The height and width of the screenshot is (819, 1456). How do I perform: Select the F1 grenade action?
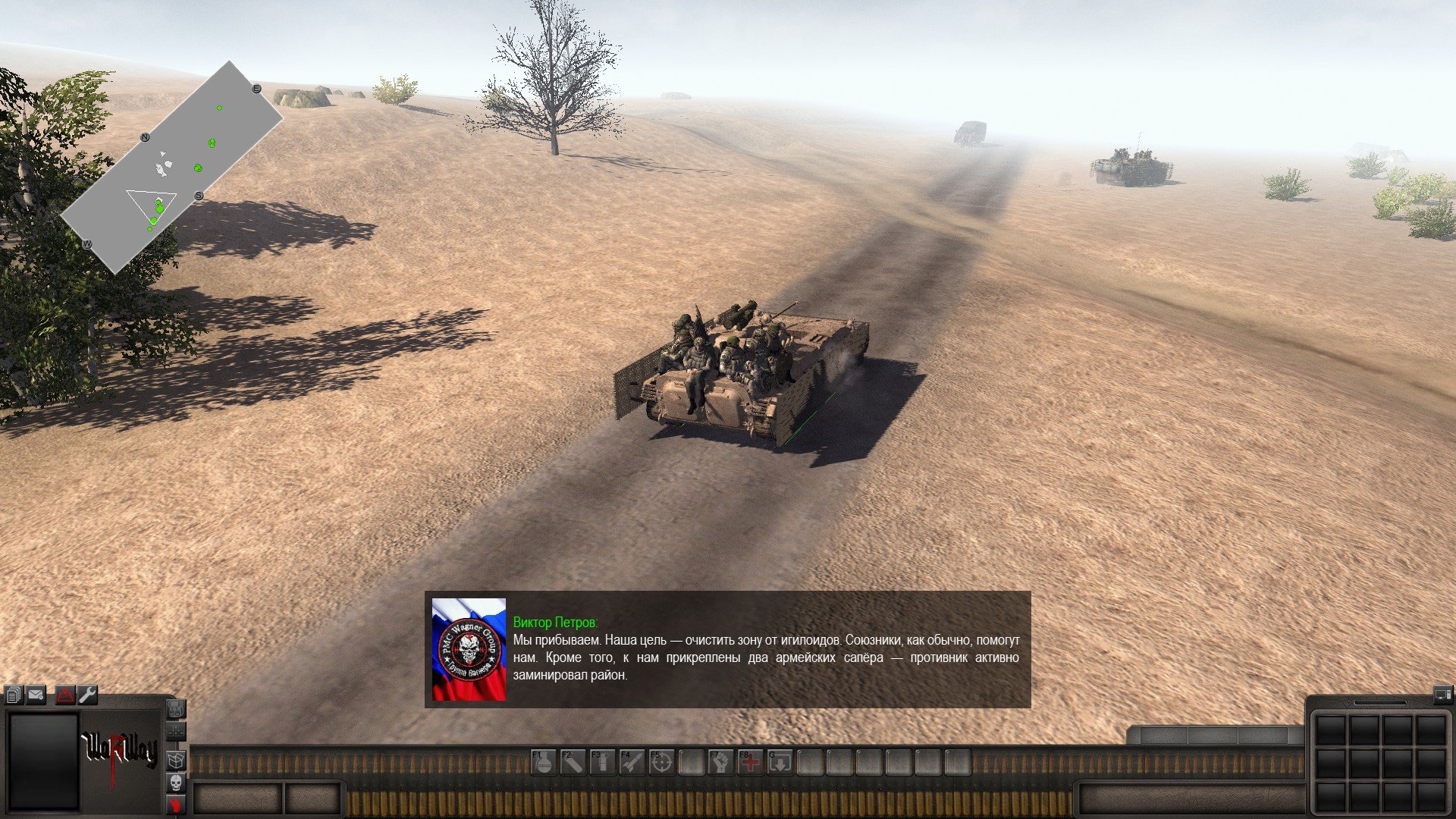click(x=543, y=762)
